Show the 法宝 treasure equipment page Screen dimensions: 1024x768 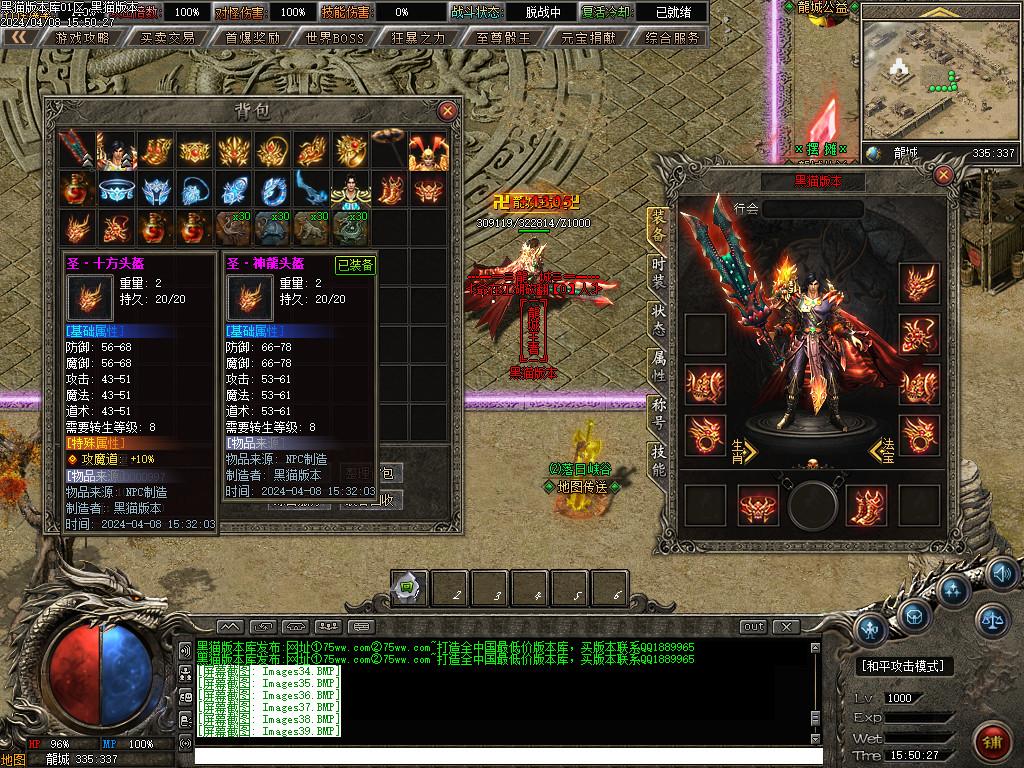point(885,451)
